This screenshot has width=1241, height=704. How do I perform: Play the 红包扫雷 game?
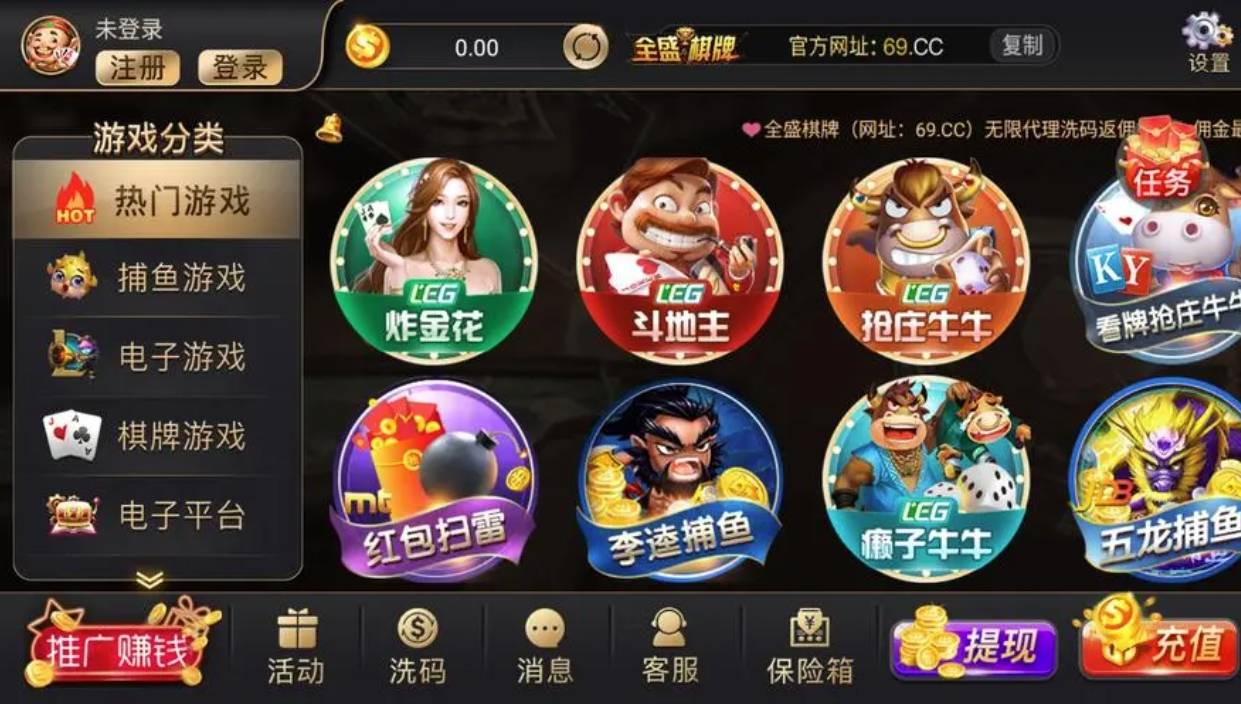click(434, 480)
